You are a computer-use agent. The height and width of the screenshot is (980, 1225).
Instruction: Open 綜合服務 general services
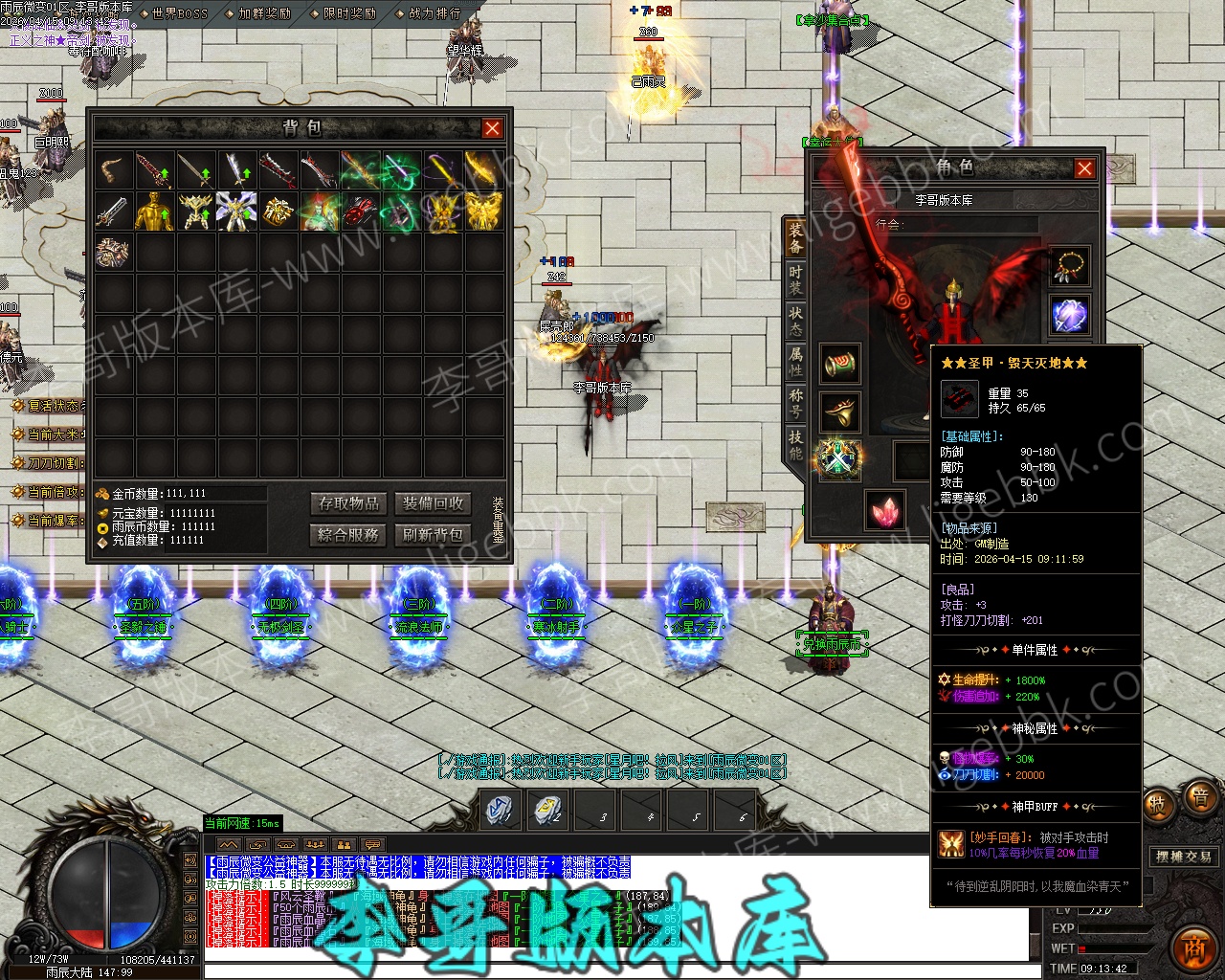click(x=349, y=534)
